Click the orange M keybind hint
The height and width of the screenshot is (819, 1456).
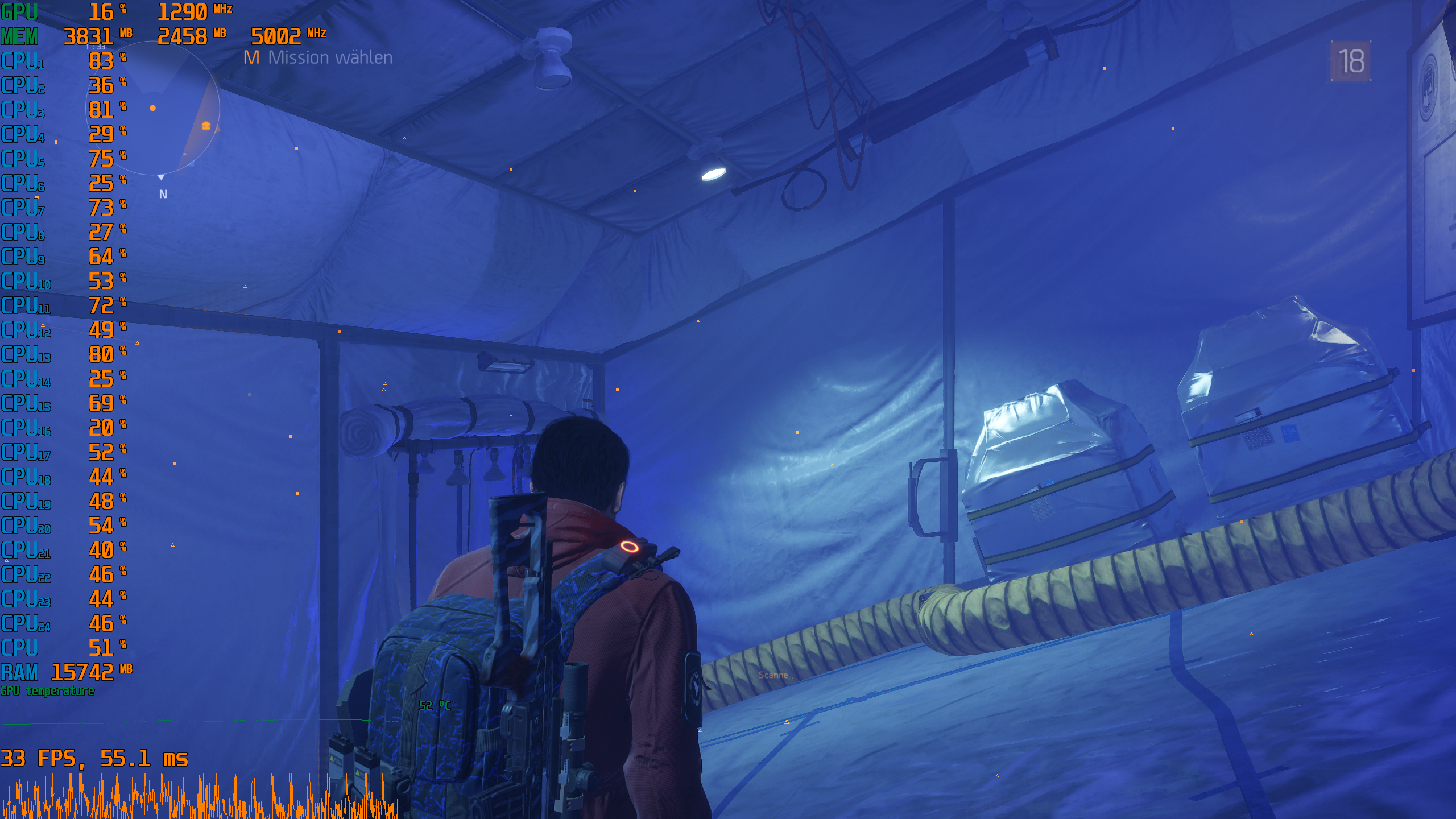[x=250, y=57]
